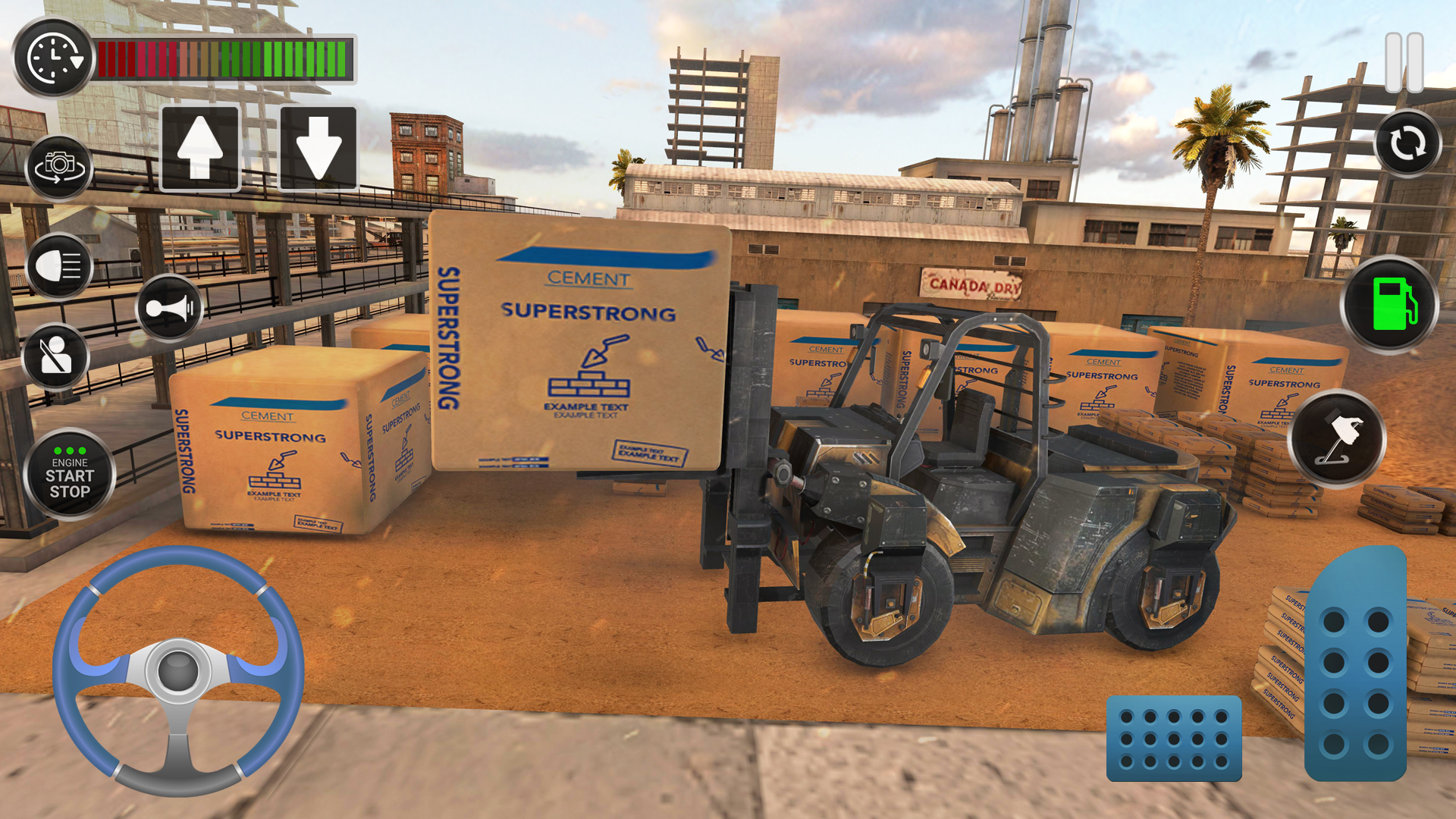The image size is (1456, 819).
Task: Click the blue steering wheel
Action: [178, 670]
